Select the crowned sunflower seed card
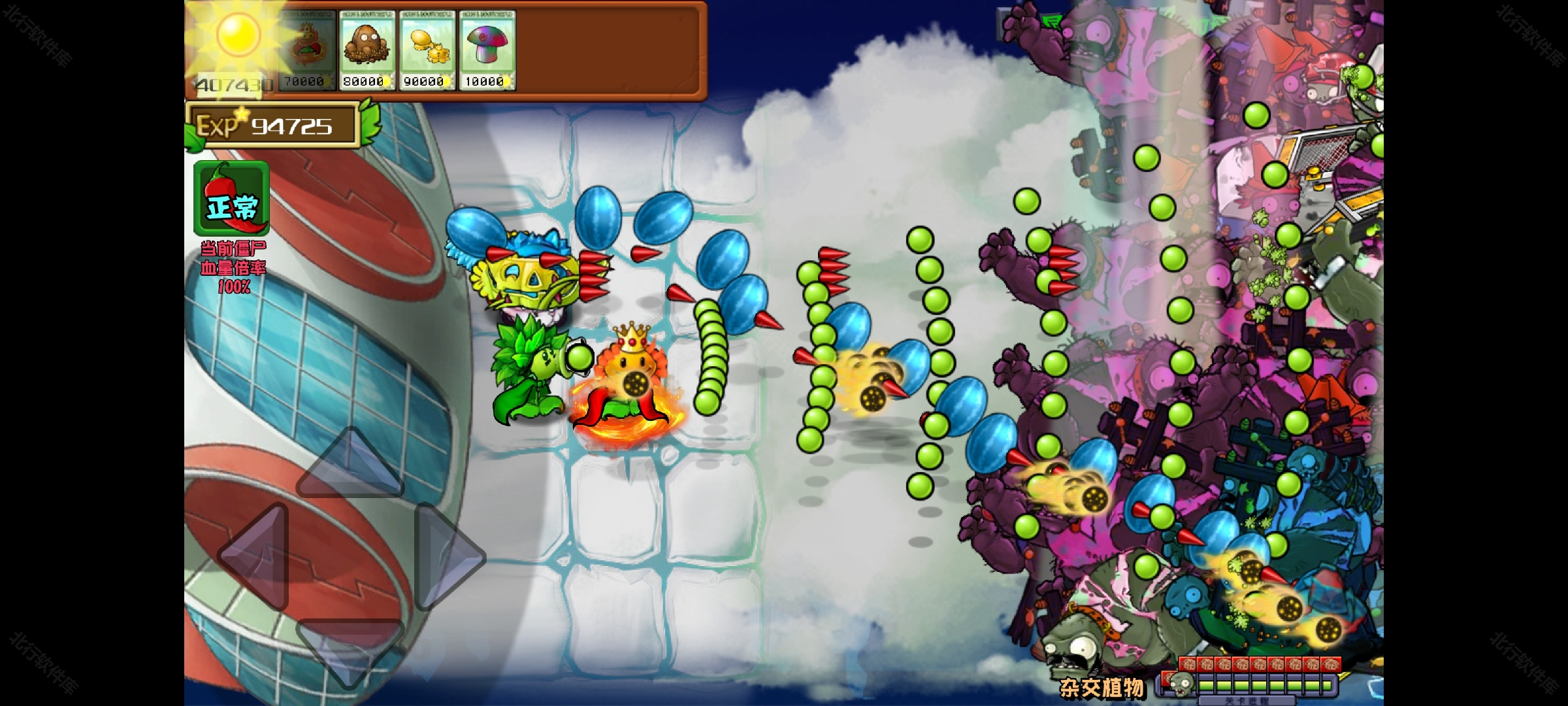 306,50
